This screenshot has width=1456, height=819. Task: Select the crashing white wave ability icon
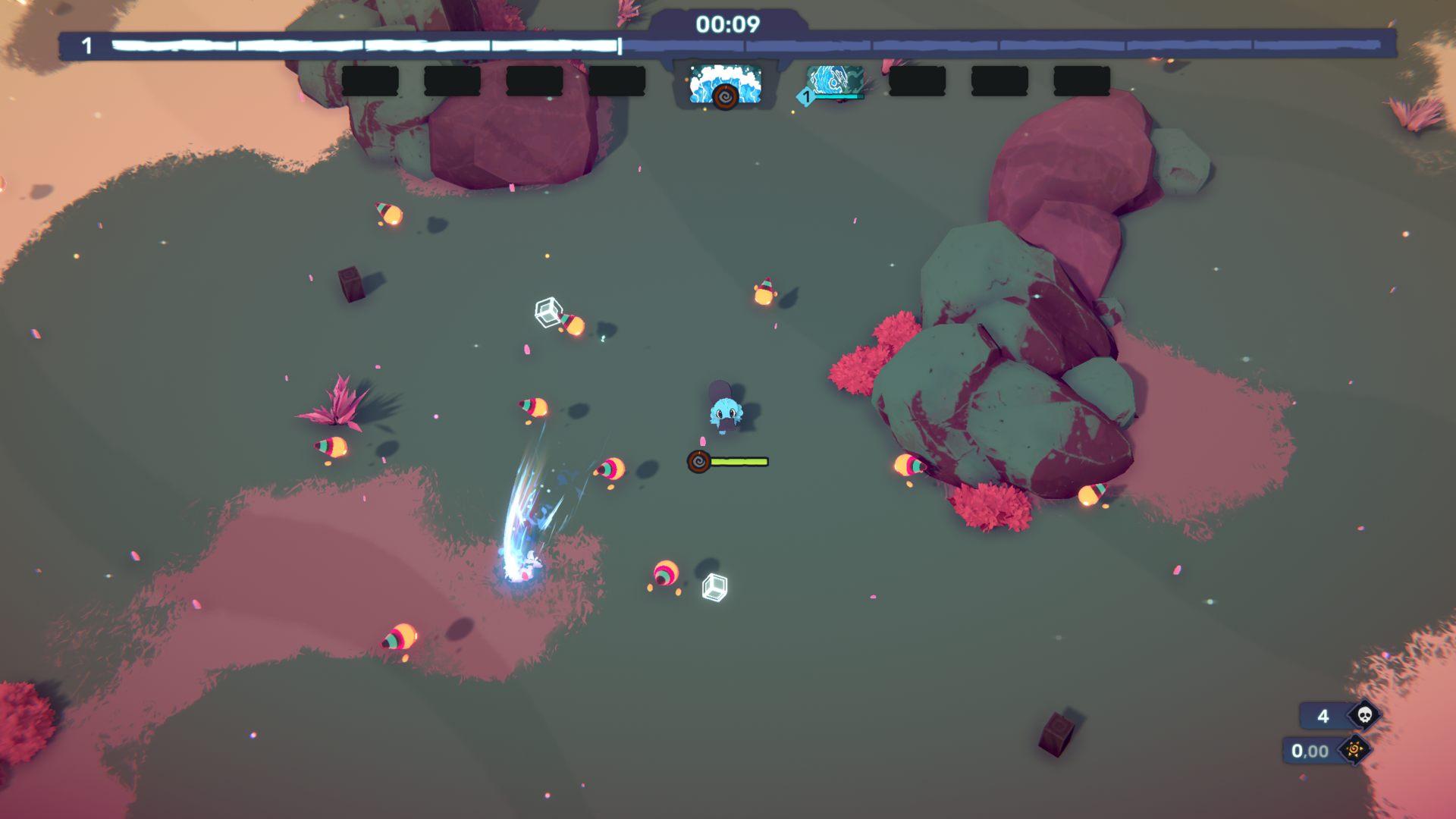click(x=724, y=82)
